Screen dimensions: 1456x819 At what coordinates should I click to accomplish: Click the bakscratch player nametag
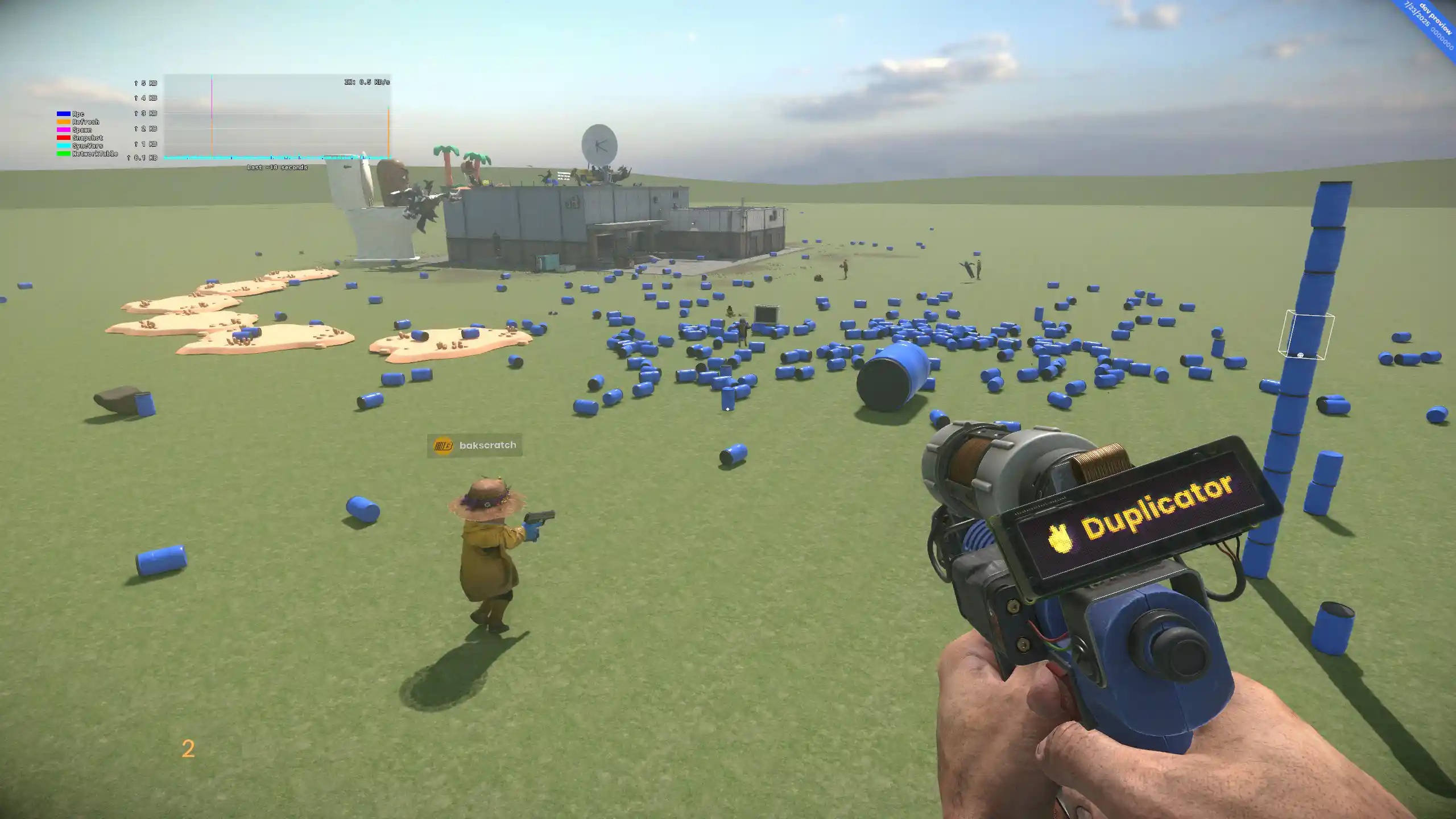[x=487, y=445]
